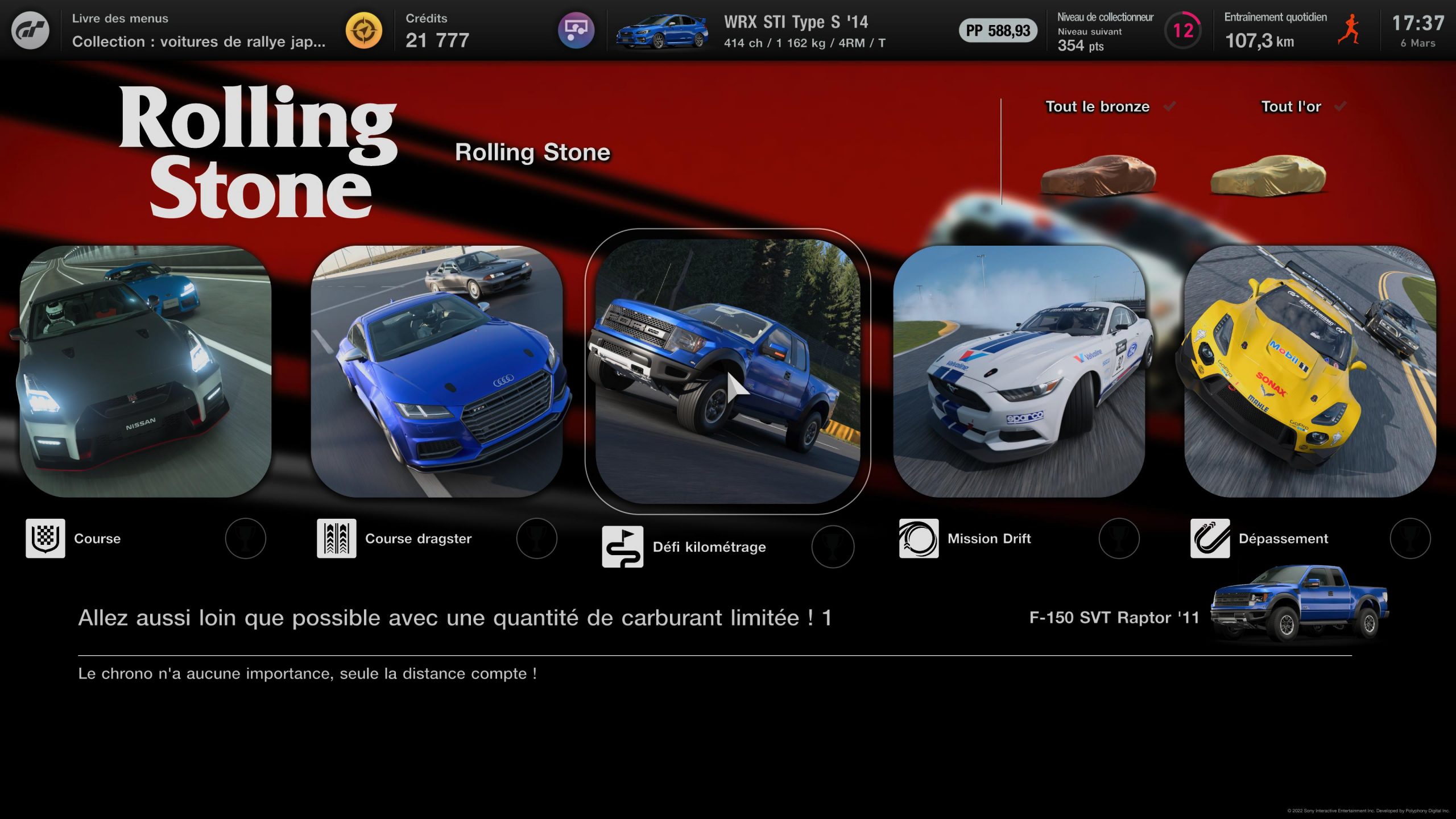Show the Niveau de collectionneur level badge
Screen dimensions: 1456x819
(1183, 30)
